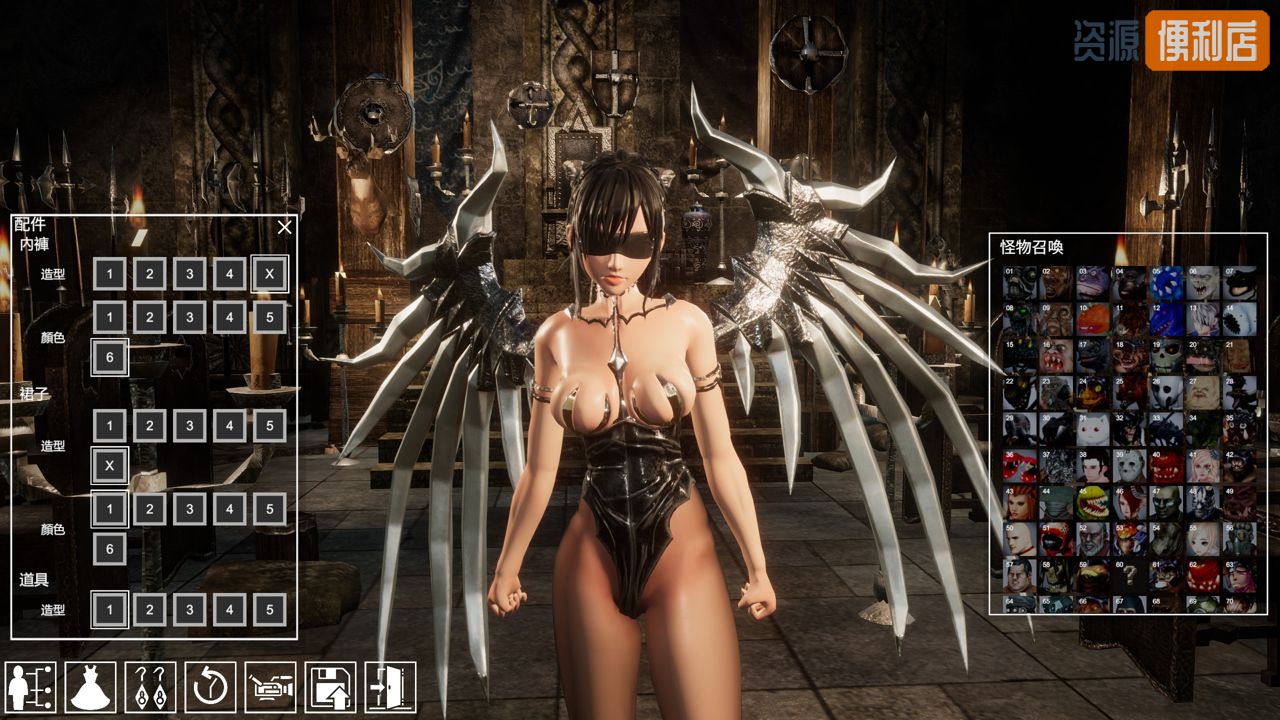1280x720 pixels.
Task: Click the circular reset arrow icon
Action: coord(210,687)
